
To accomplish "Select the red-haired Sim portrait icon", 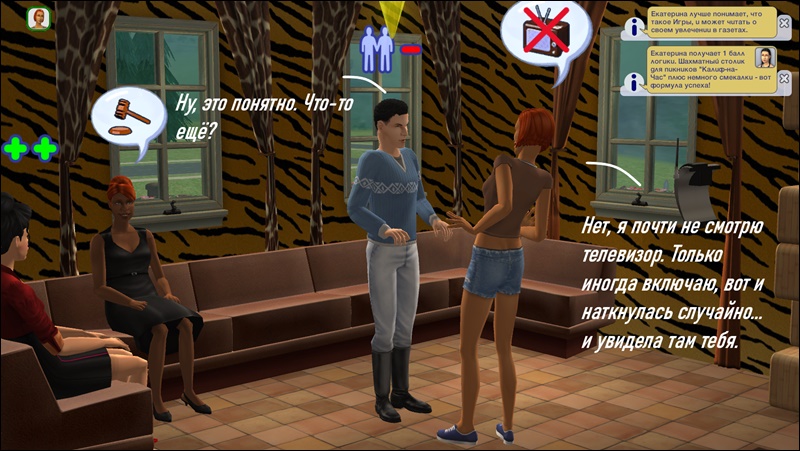I will tap(39, 19).
